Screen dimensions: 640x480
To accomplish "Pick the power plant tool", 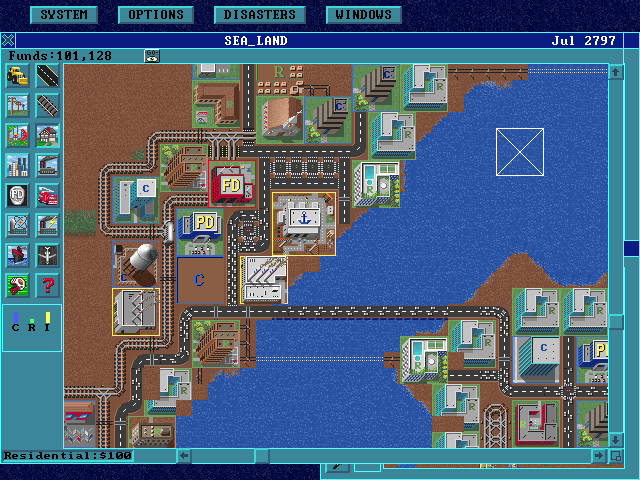I will point(47,225).
